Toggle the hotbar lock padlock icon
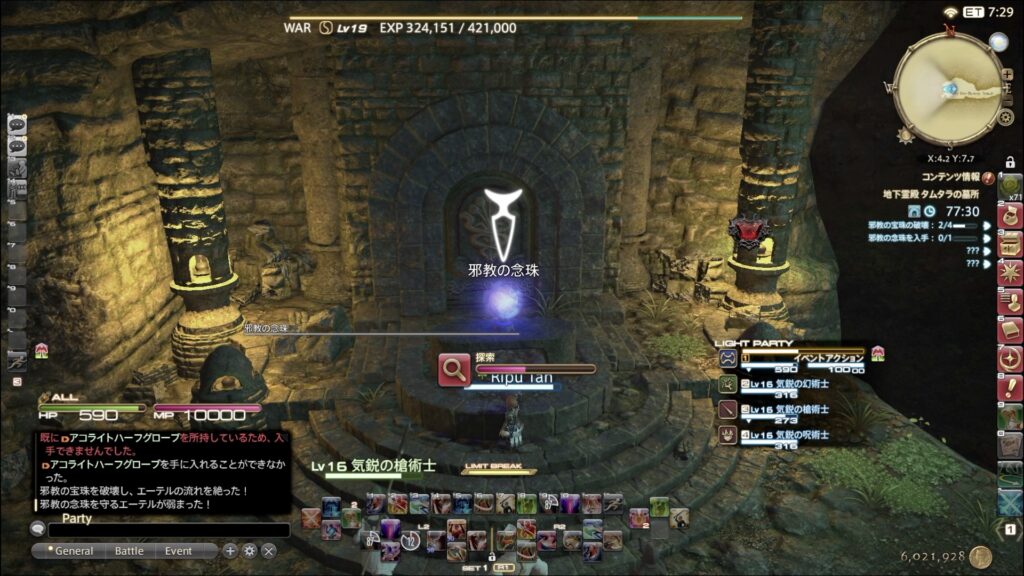 (1010, 162)
